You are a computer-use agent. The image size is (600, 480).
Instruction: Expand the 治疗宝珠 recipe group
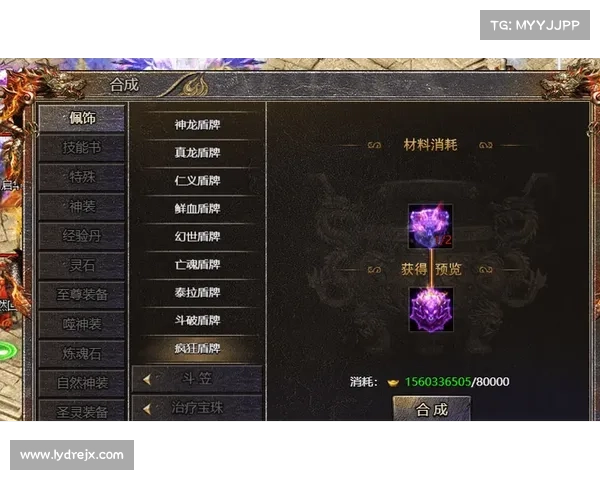197,408
